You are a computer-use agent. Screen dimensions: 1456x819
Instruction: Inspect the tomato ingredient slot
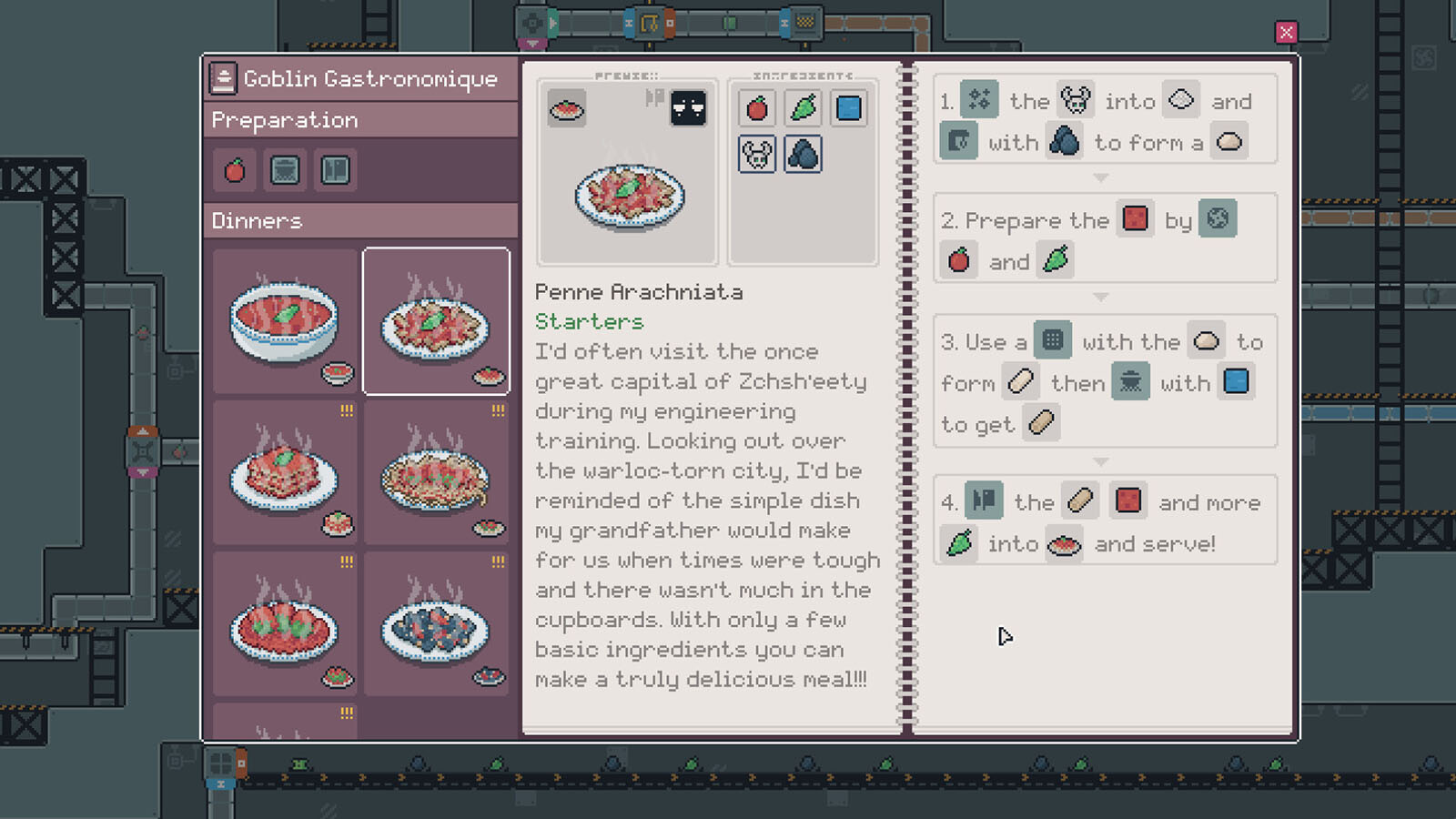757,108
